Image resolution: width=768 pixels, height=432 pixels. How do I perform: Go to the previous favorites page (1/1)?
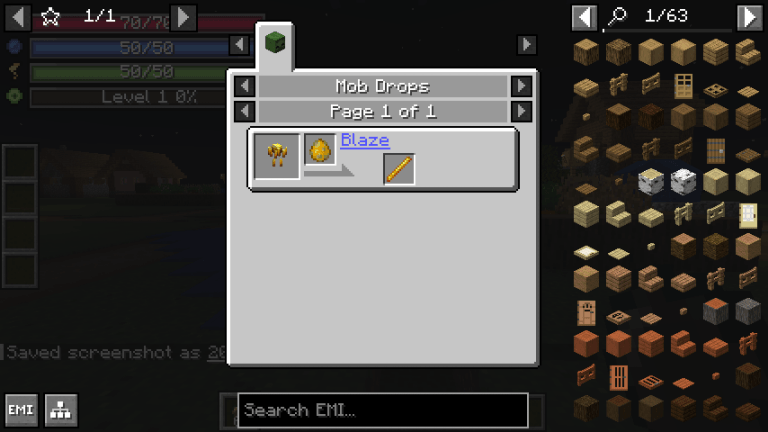point(18,17)
